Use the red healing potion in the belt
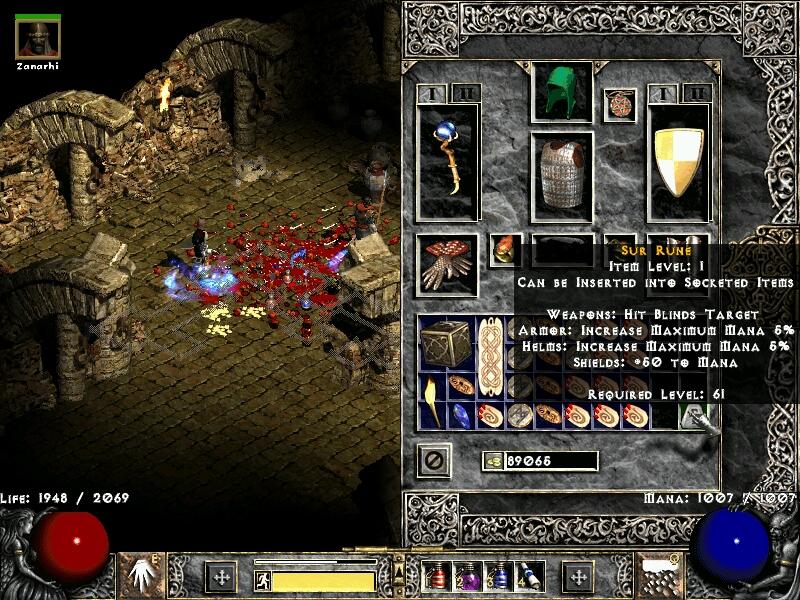The width and height of the screenshot is (800, 600). tap(438, 577)
